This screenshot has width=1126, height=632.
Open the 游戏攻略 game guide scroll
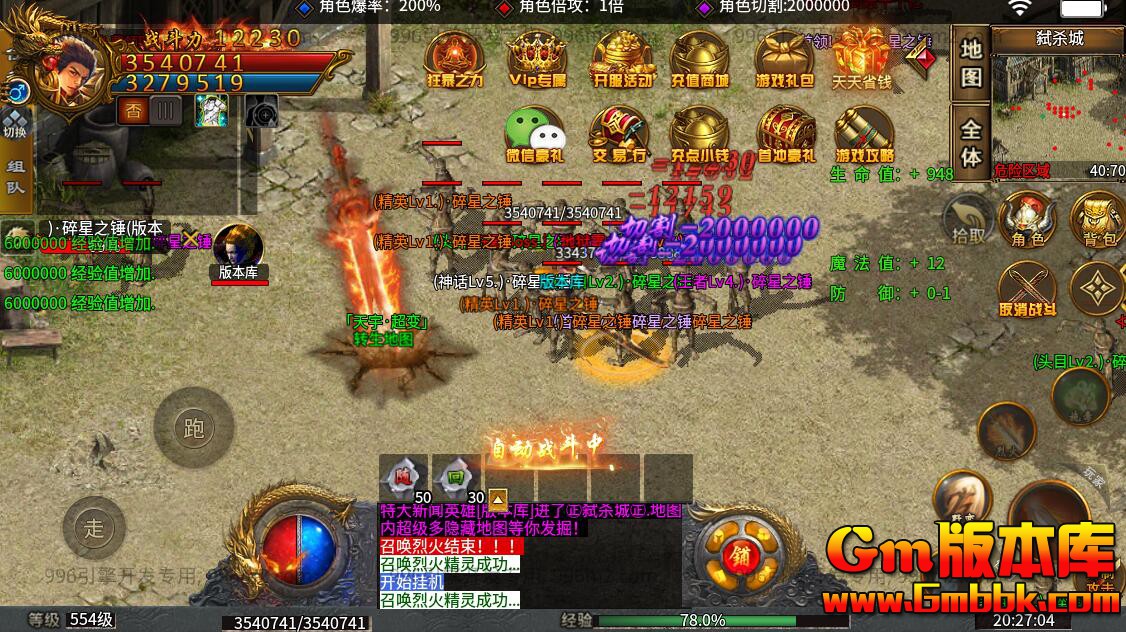pyautogui.click(x=864, y=135)
